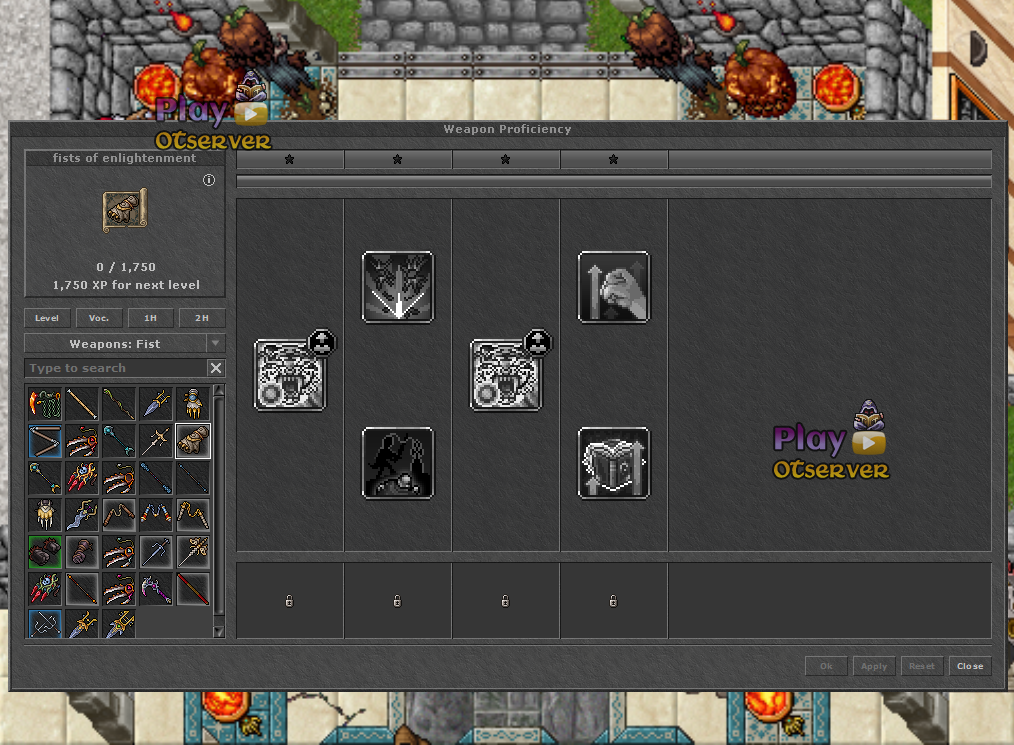Screen dimensions: 1014x745
Task: Toggle the Level filter button
Action: click(x=47, y=318)
